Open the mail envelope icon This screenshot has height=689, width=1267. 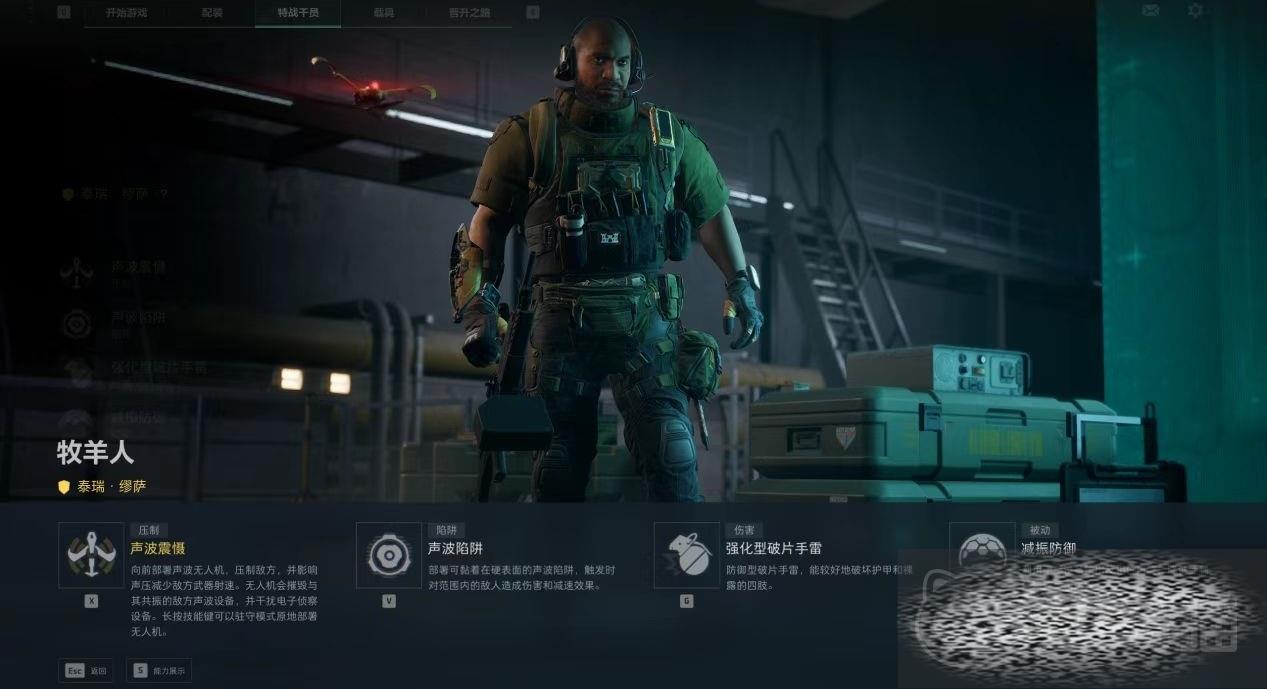[1150, 11]
